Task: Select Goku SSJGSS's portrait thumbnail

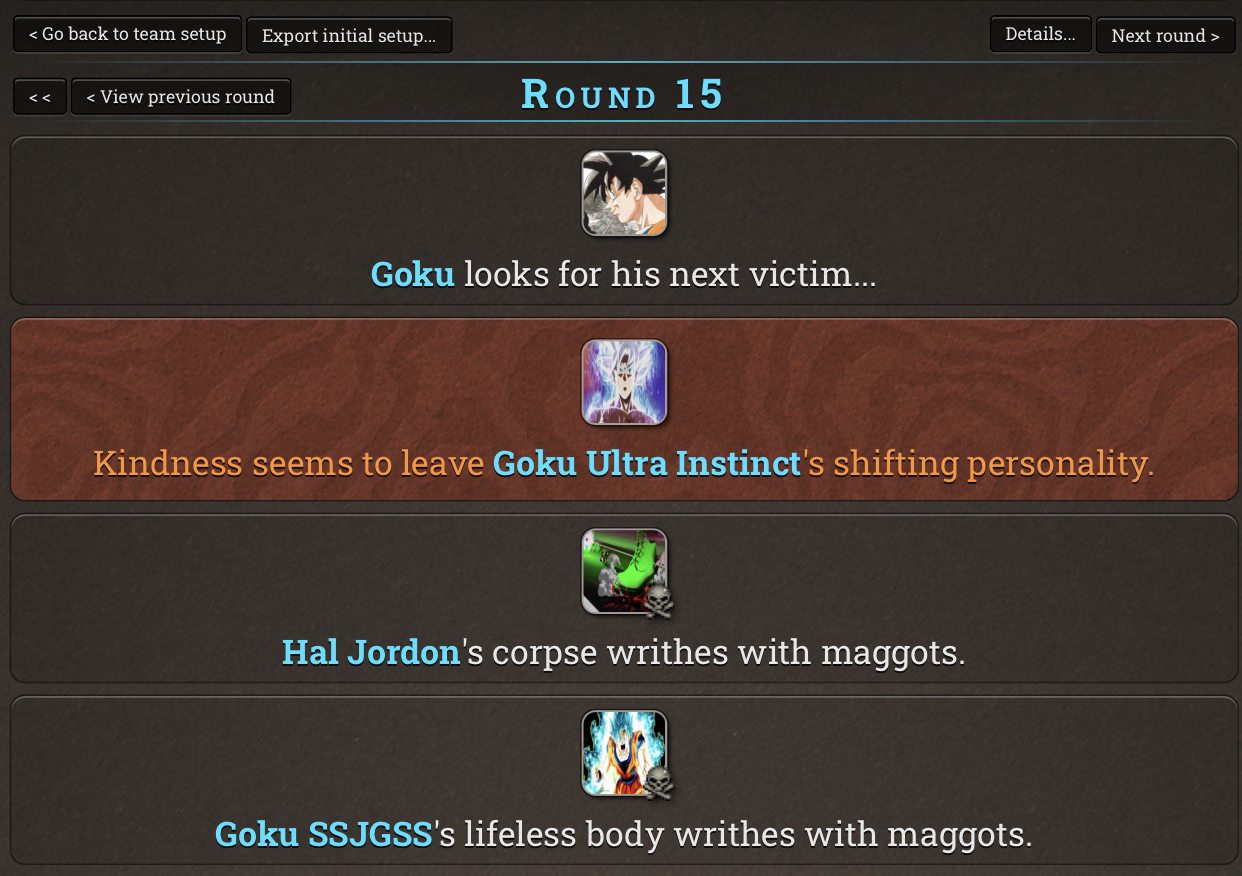Action: (624, 753)
